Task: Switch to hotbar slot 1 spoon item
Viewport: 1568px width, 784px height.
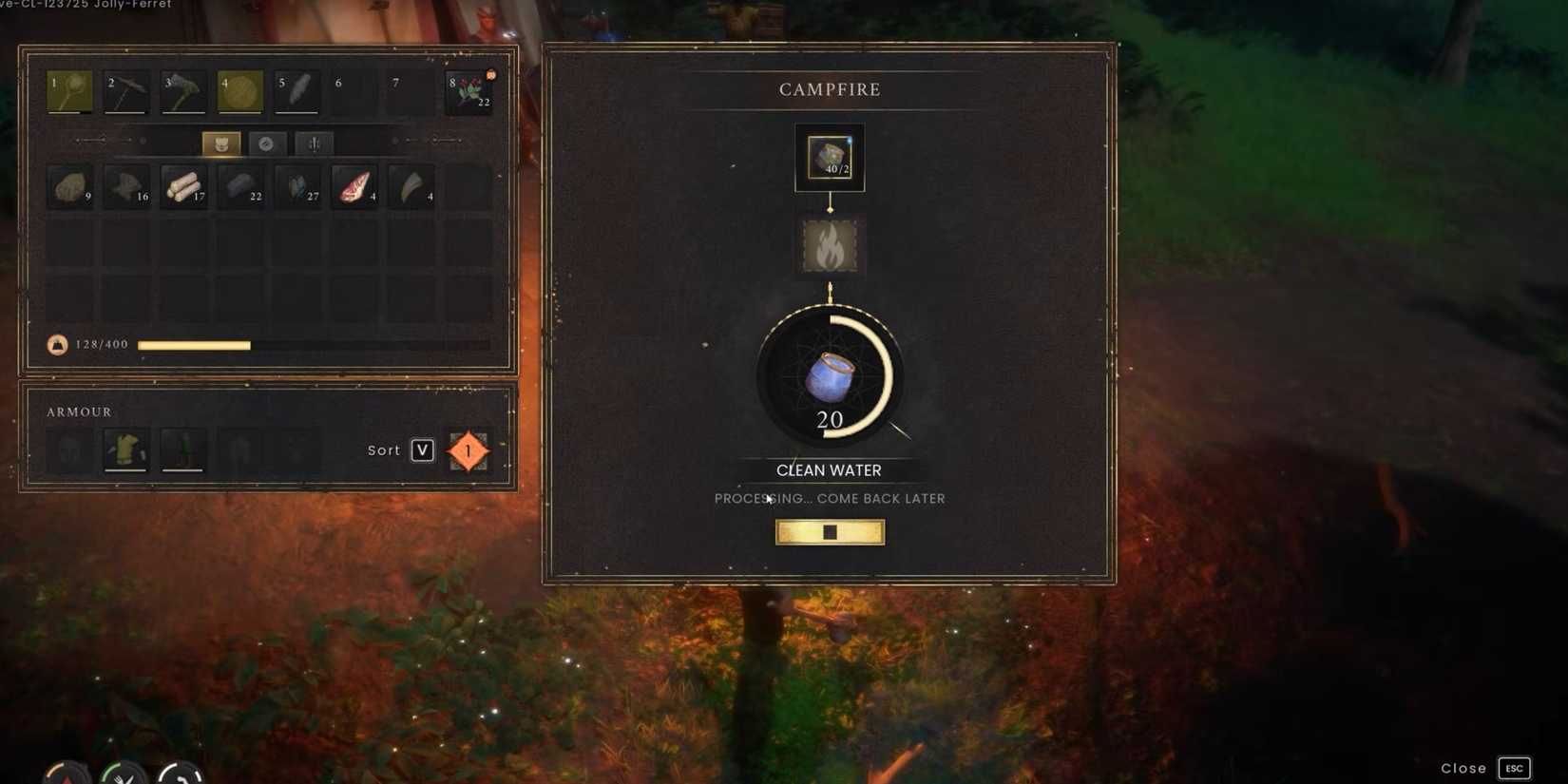Action: [68, 91]
